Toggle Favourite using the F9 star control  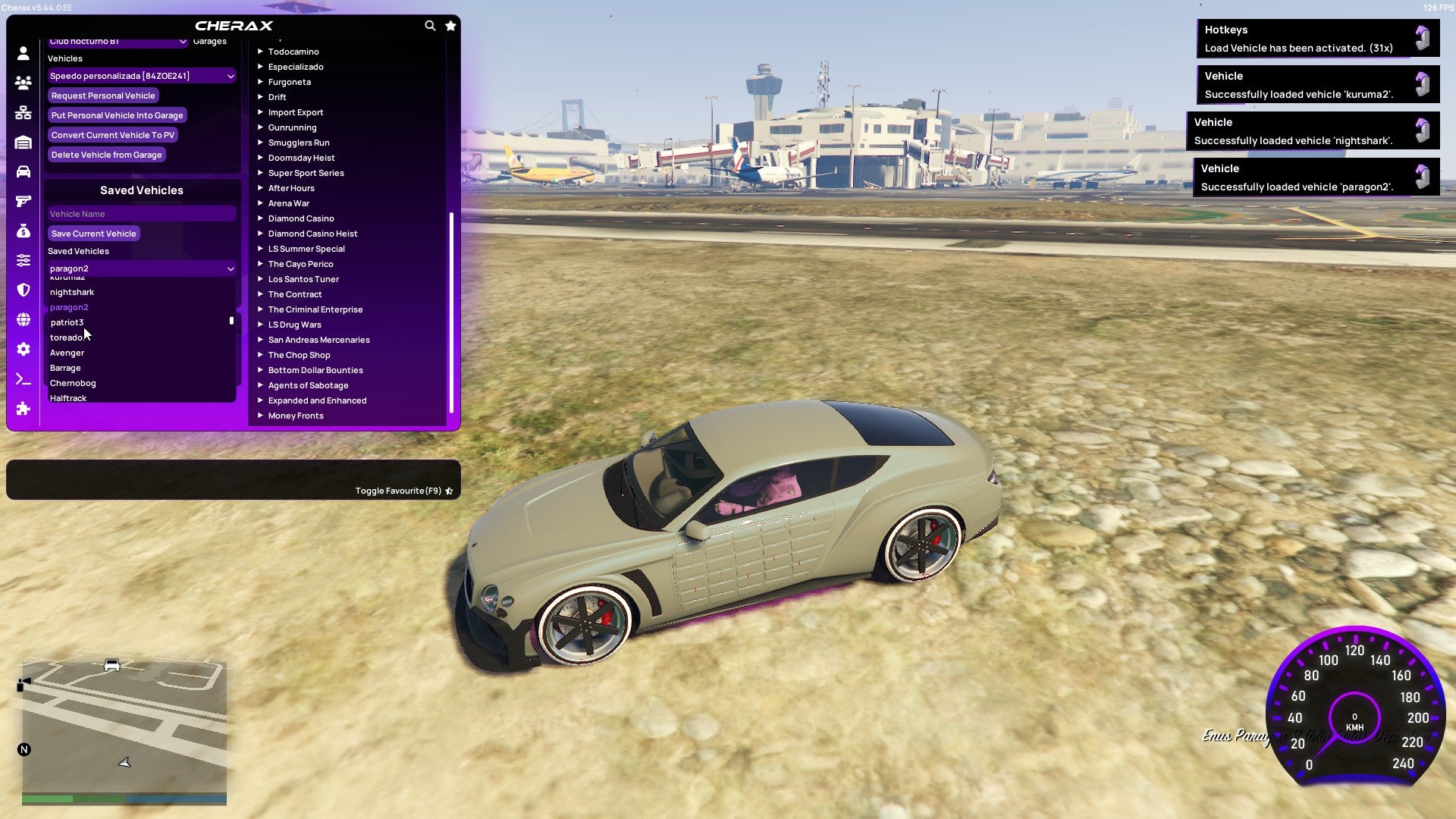point(449,491)
